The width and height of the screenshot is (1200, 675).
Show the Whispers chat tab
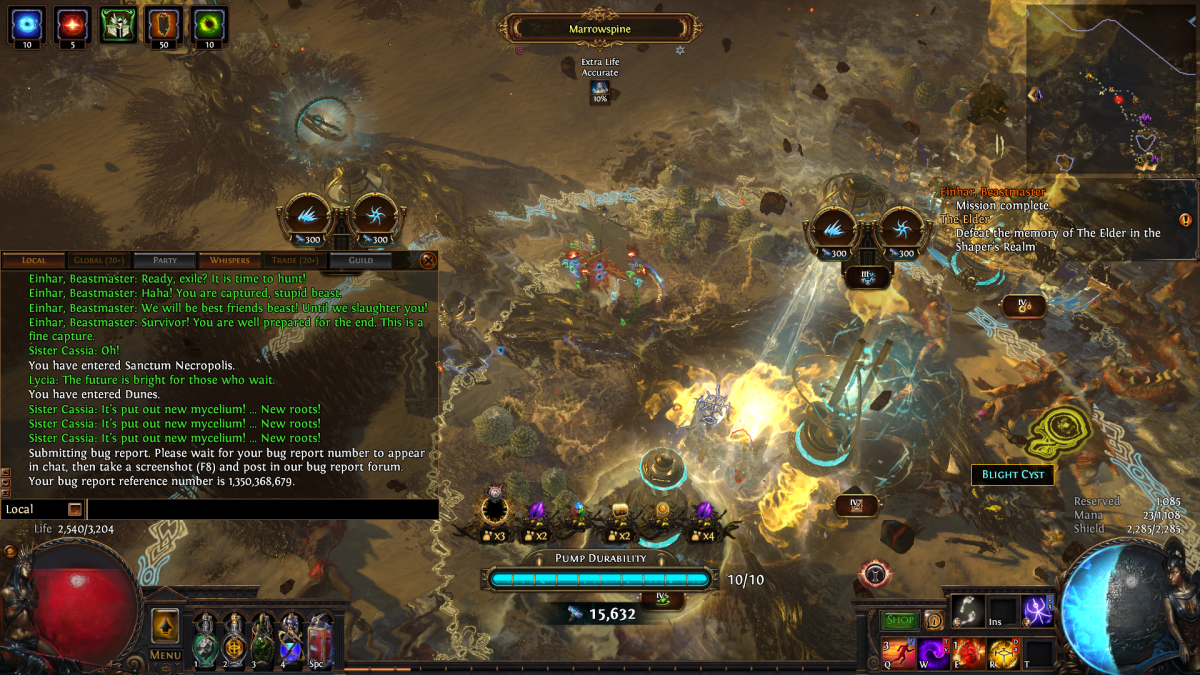coord(229,260)
